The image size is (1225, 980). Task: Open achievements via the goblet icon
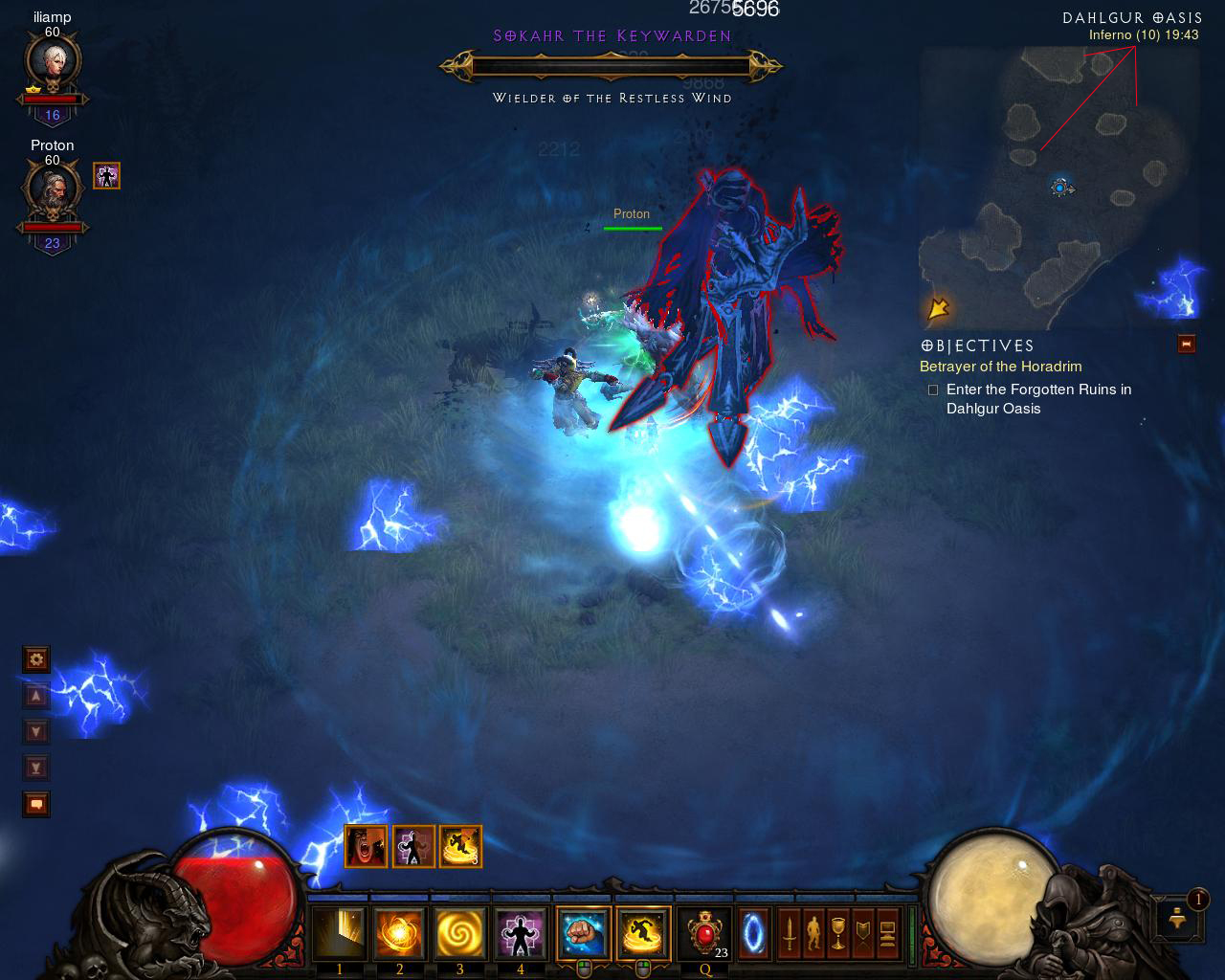point(837,933)
